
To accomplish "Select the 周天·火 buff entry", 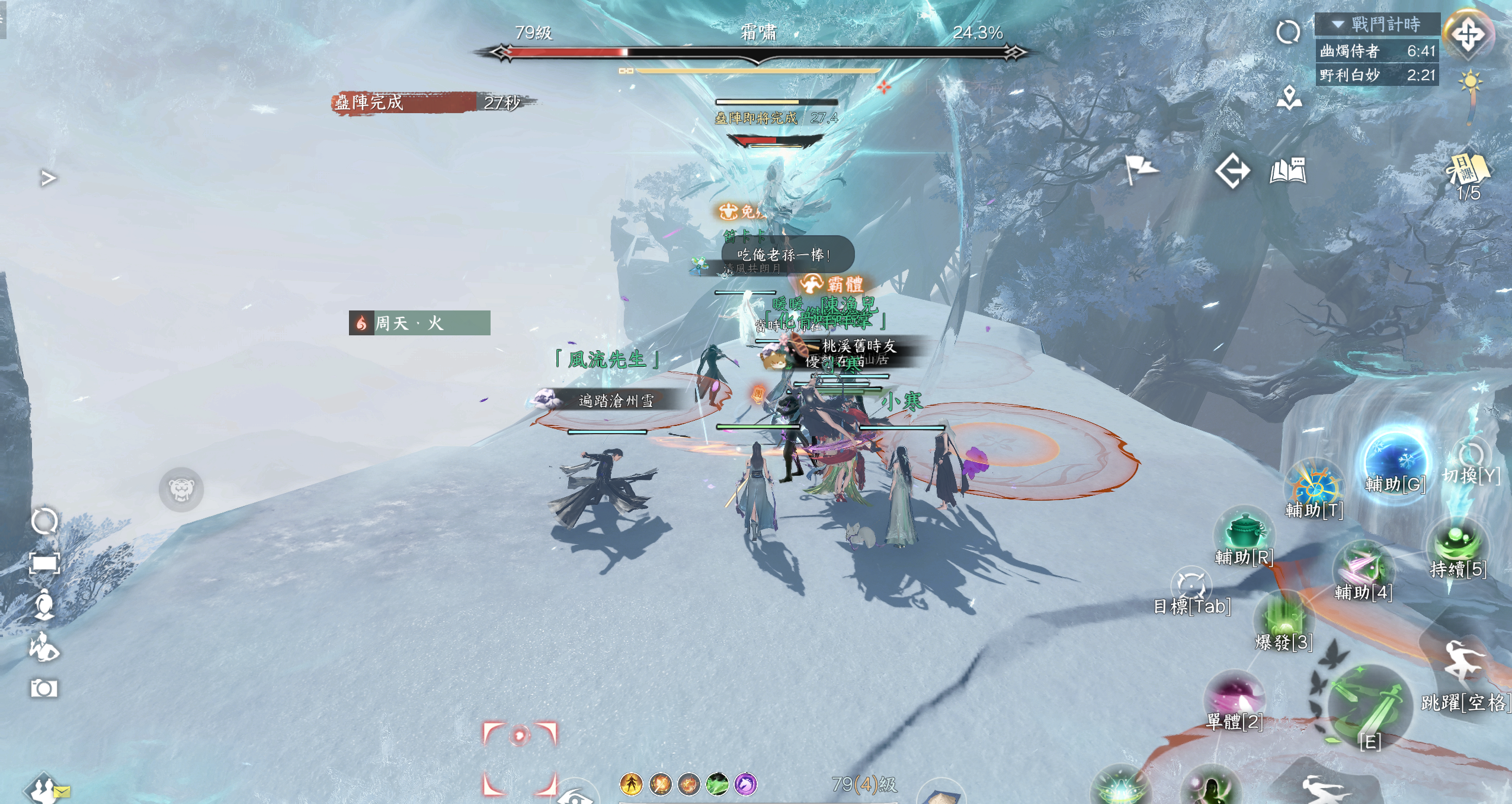I will click(x=419, y=323).
